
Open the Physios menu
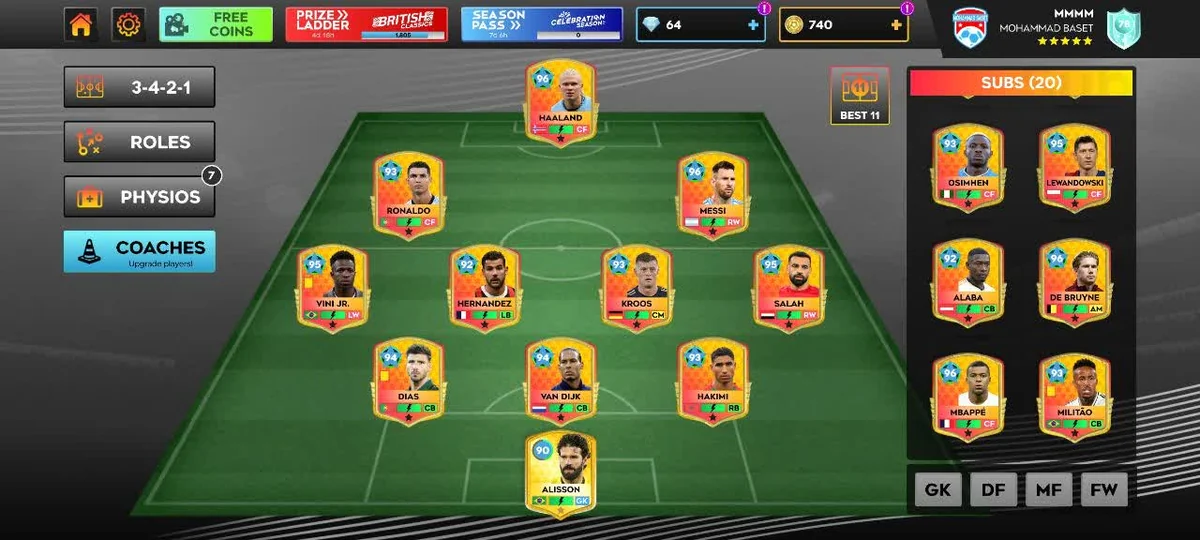(x=139, y=197)
